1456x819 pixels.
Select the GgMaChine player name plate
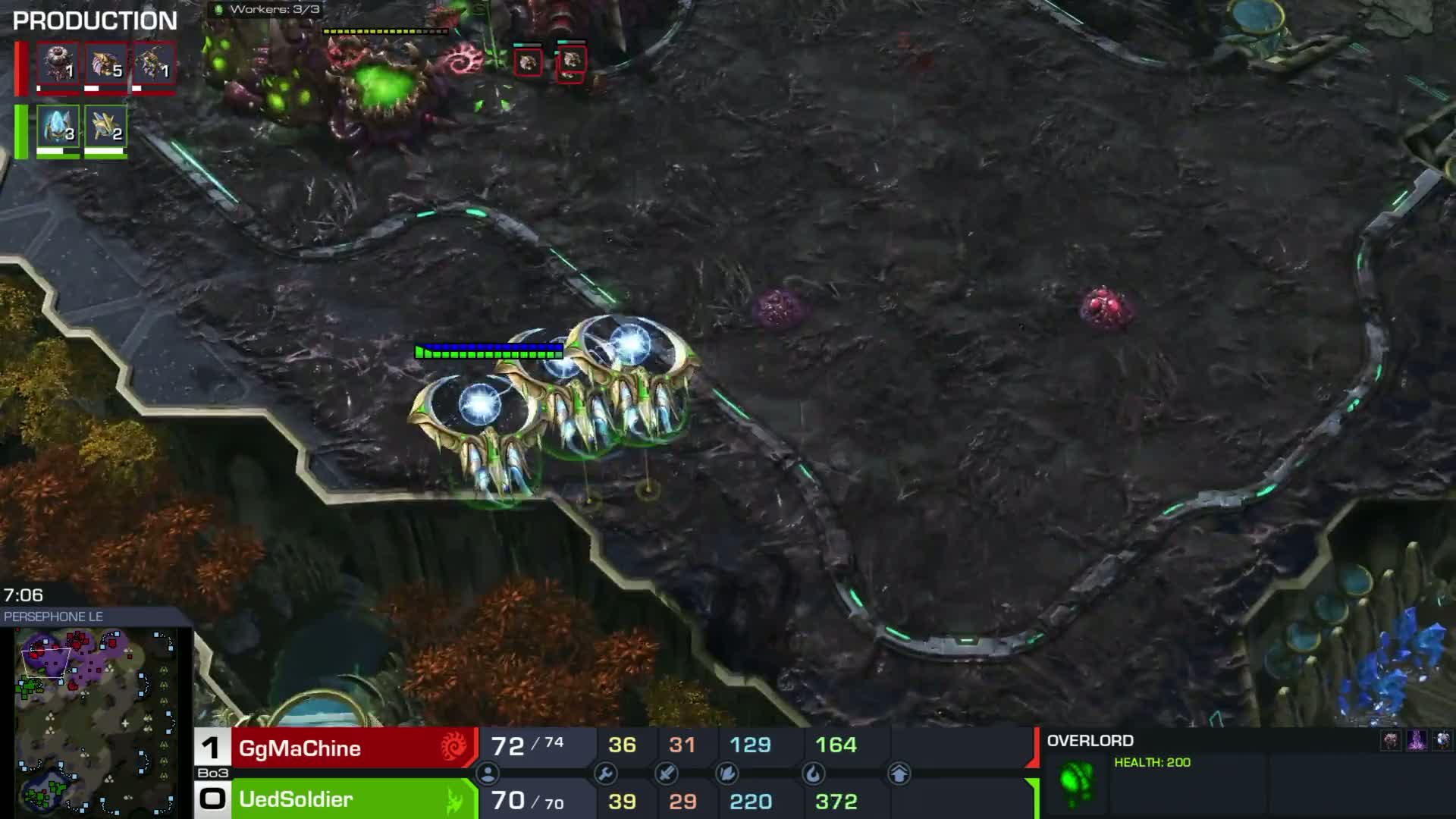click(300, 748)
